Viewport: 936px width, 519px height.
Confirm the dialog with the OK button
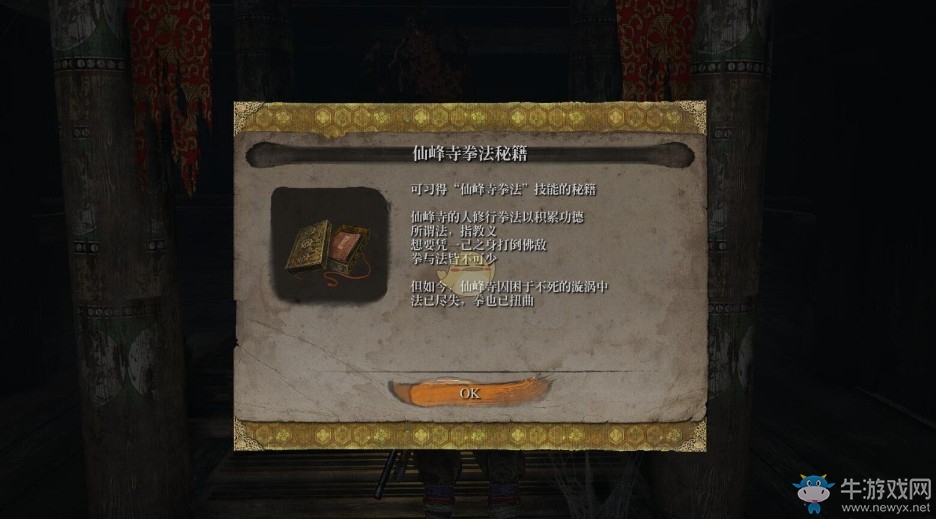pyautogui.click(x=469, y=392)
